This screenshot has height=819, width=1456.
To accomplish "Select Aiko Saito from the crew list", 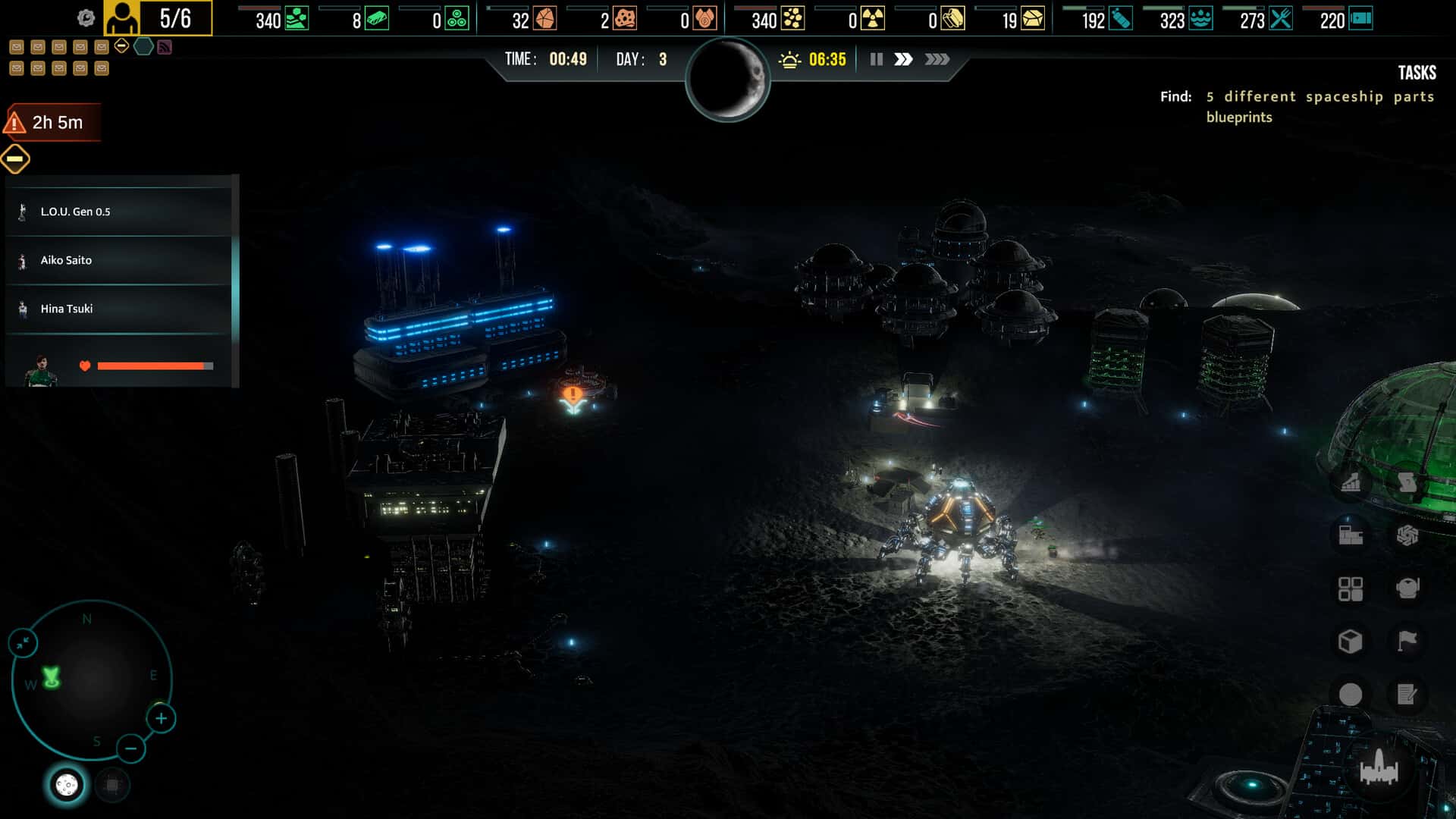I will tap(66, 260).
